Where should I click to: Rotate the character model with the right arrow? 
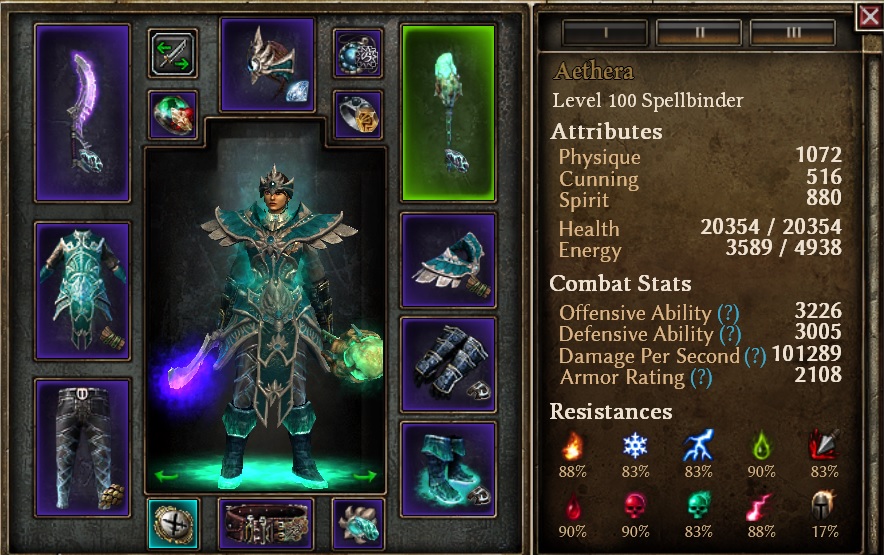[x=366, y=476]
